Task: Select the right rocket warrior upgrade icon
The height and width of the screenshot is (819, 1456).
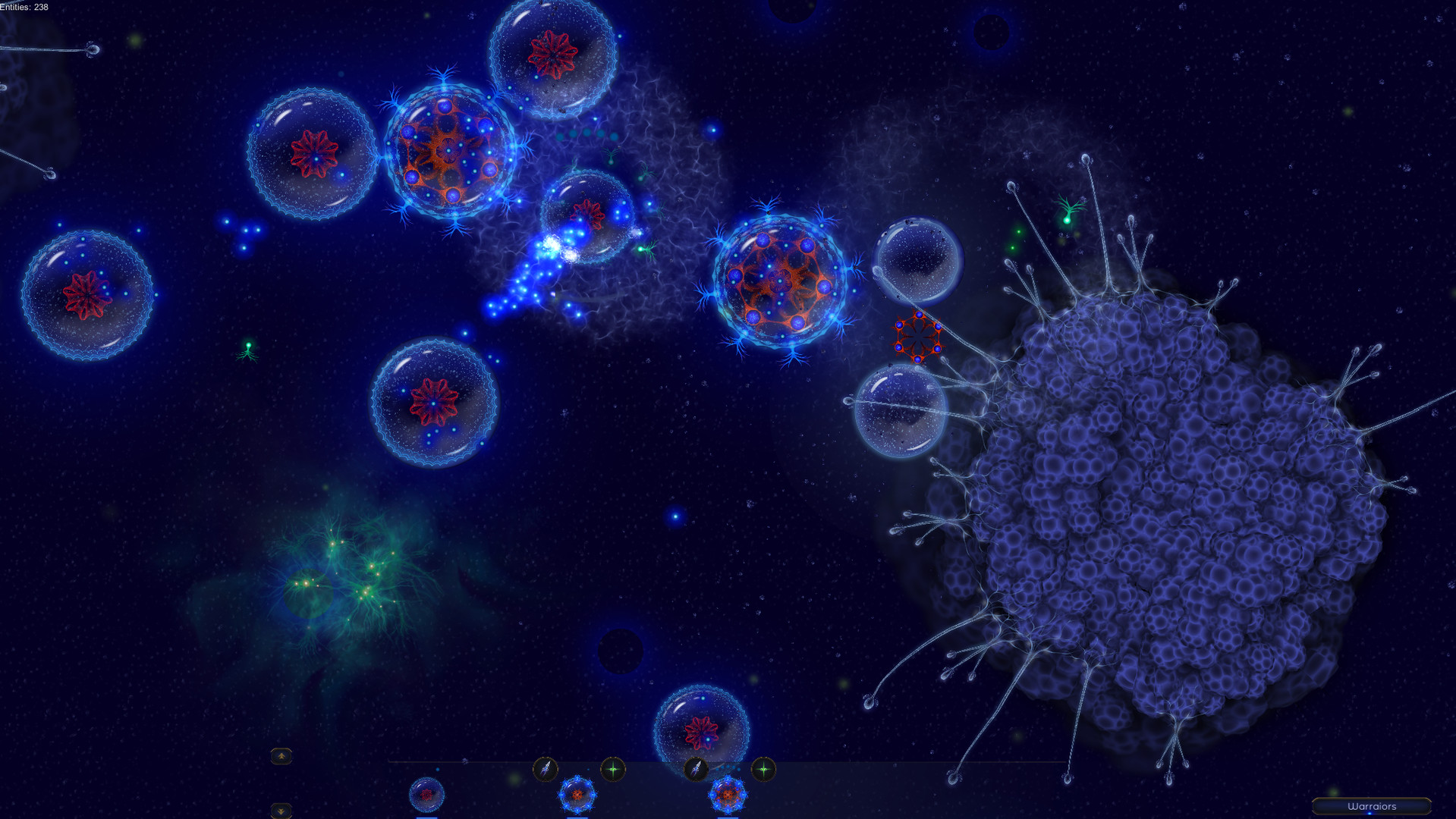Action: (697, 768)
